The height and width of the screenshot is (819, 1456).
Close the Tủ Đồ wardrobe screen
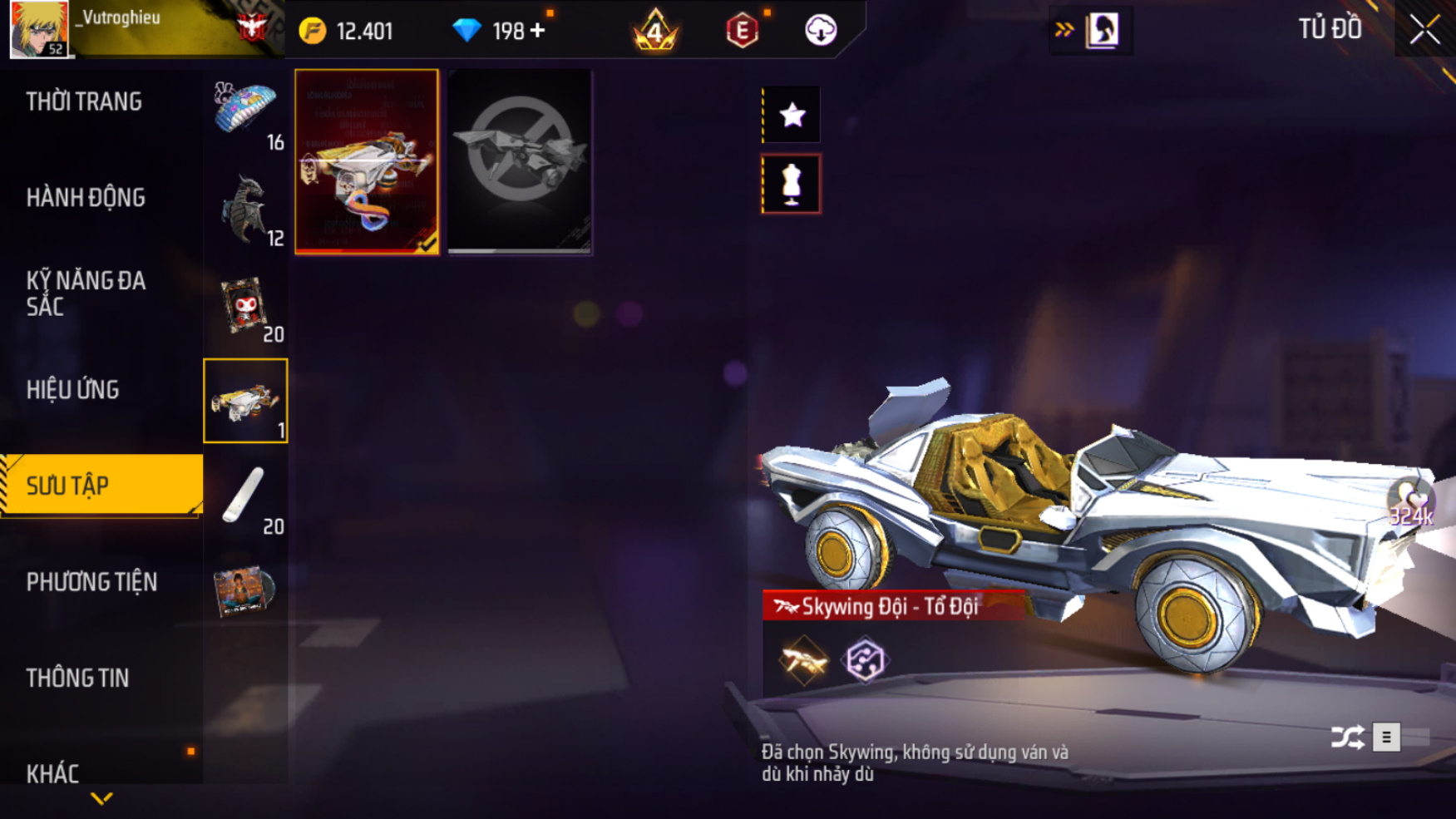1424,31
